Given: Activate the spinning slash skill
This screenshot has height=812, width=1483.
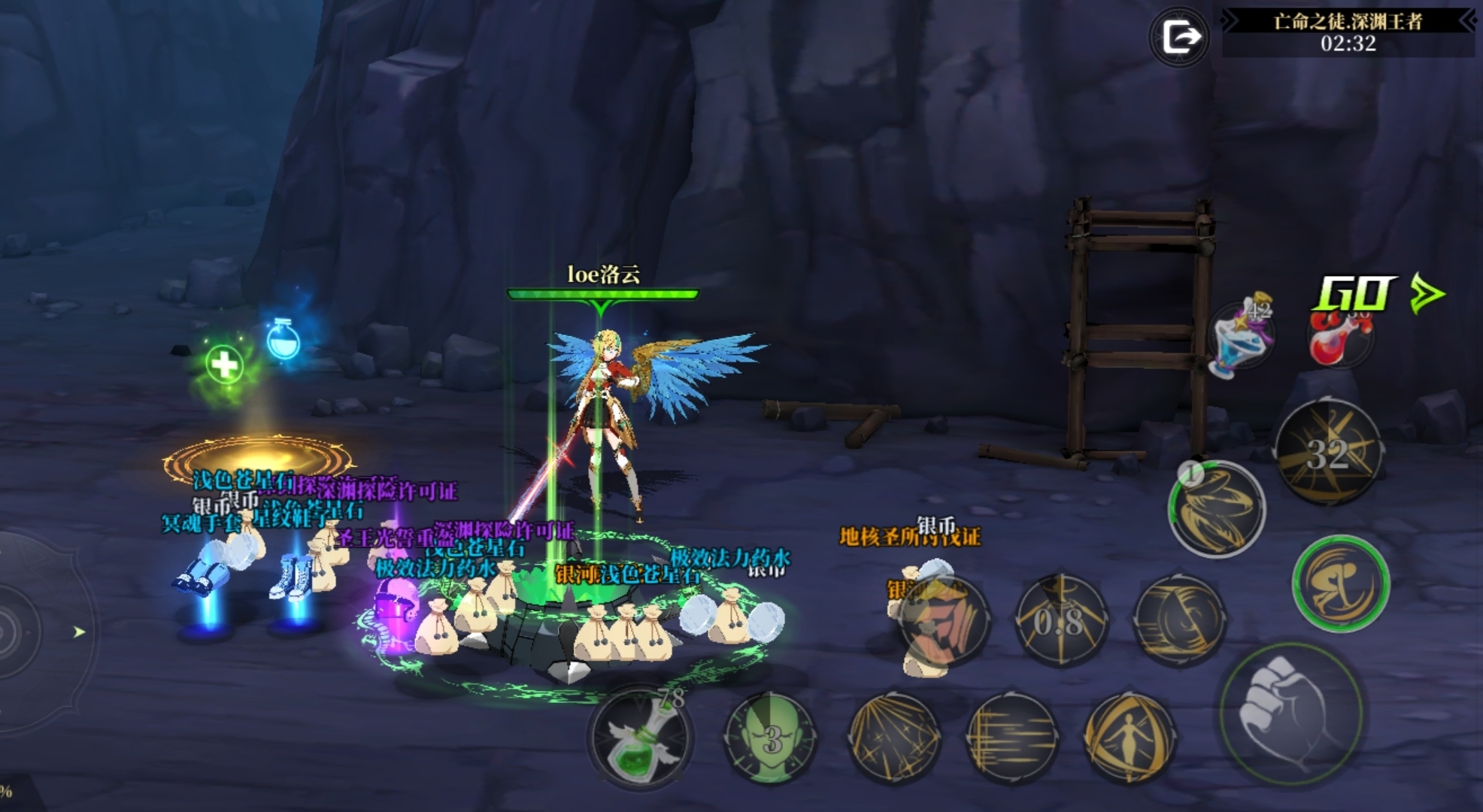Looking at the screenshot, I should (1178, 620).
